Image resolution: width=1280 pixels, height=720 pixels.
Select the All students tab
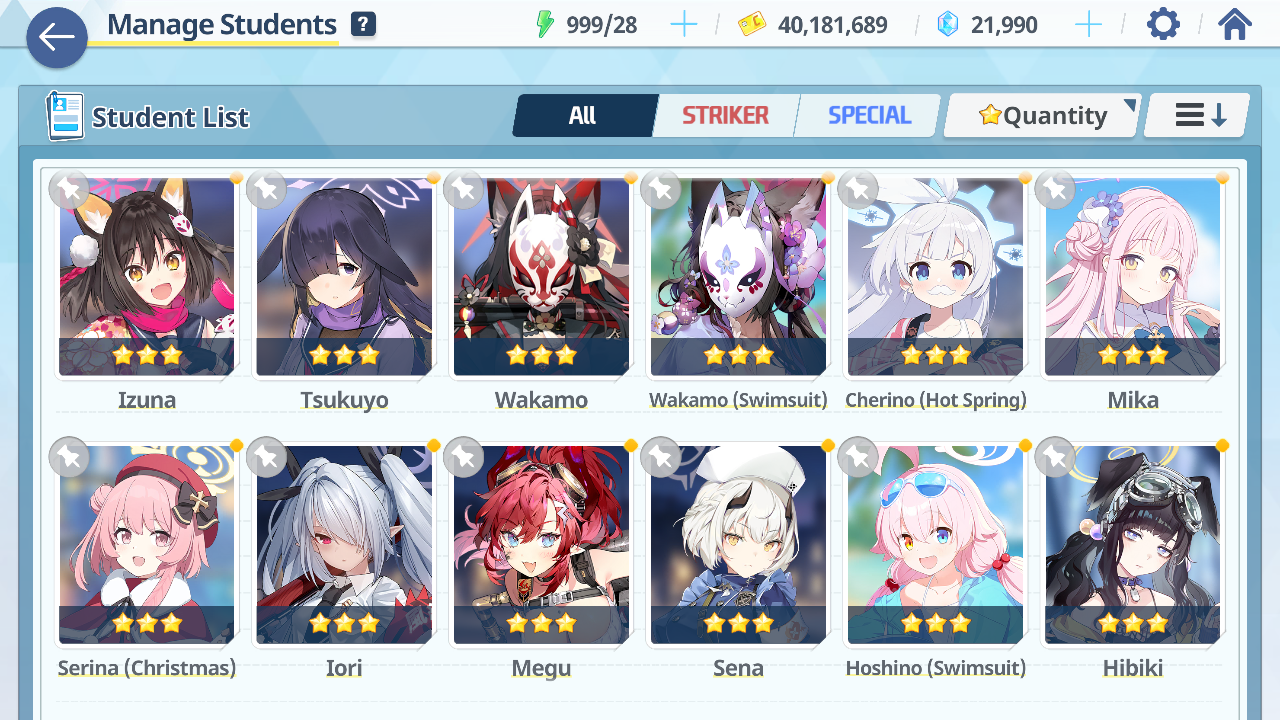point(584,115)
